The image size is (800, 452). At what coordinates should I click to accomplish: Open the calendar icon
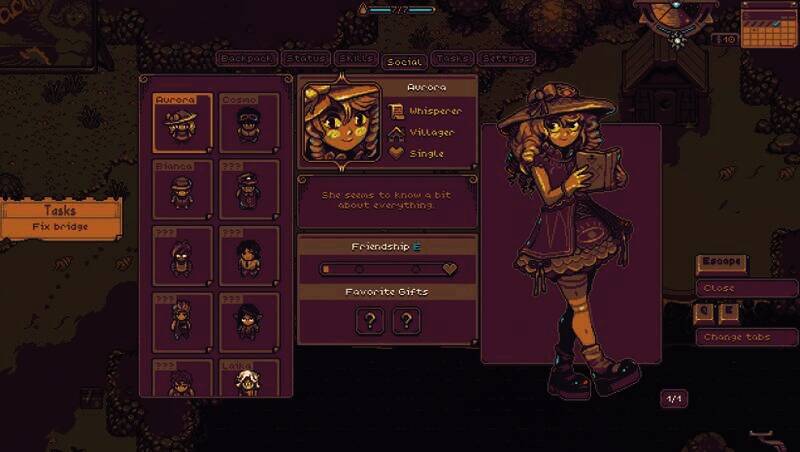(766, 23)
